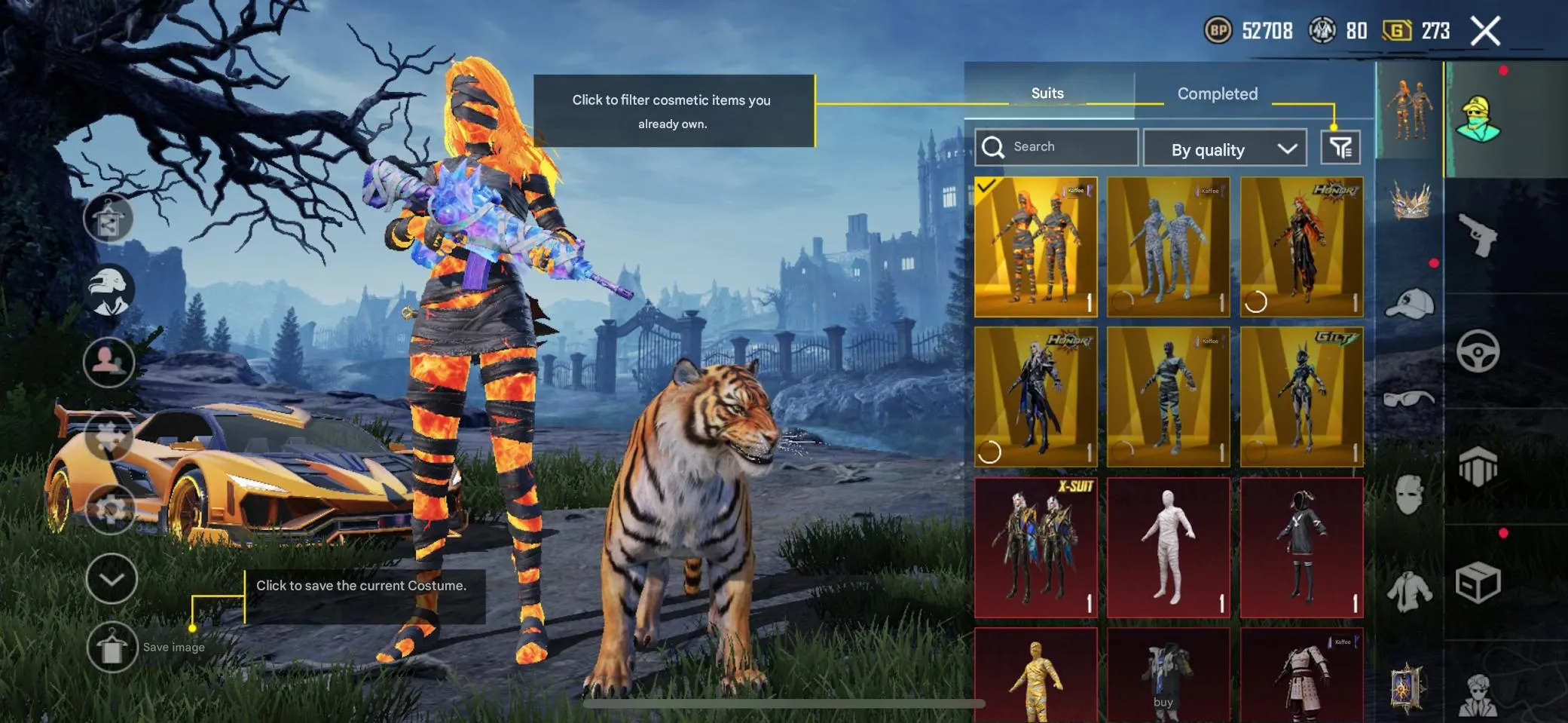Viewport: 1568px width, 723px height.
Task: Click the Save image button
Action: click(x=112, y=647)
